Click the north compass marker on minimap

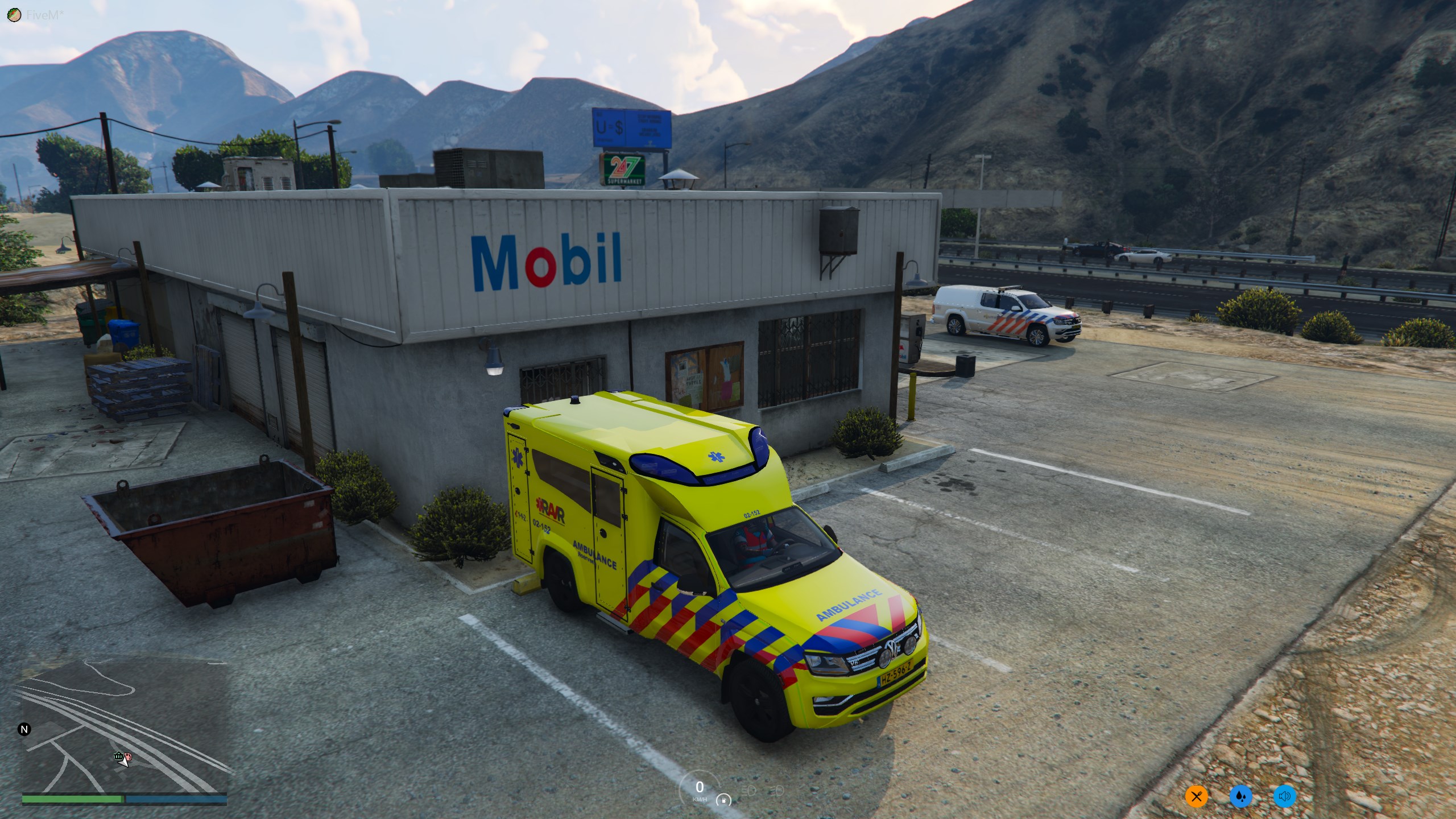point(24,729)
